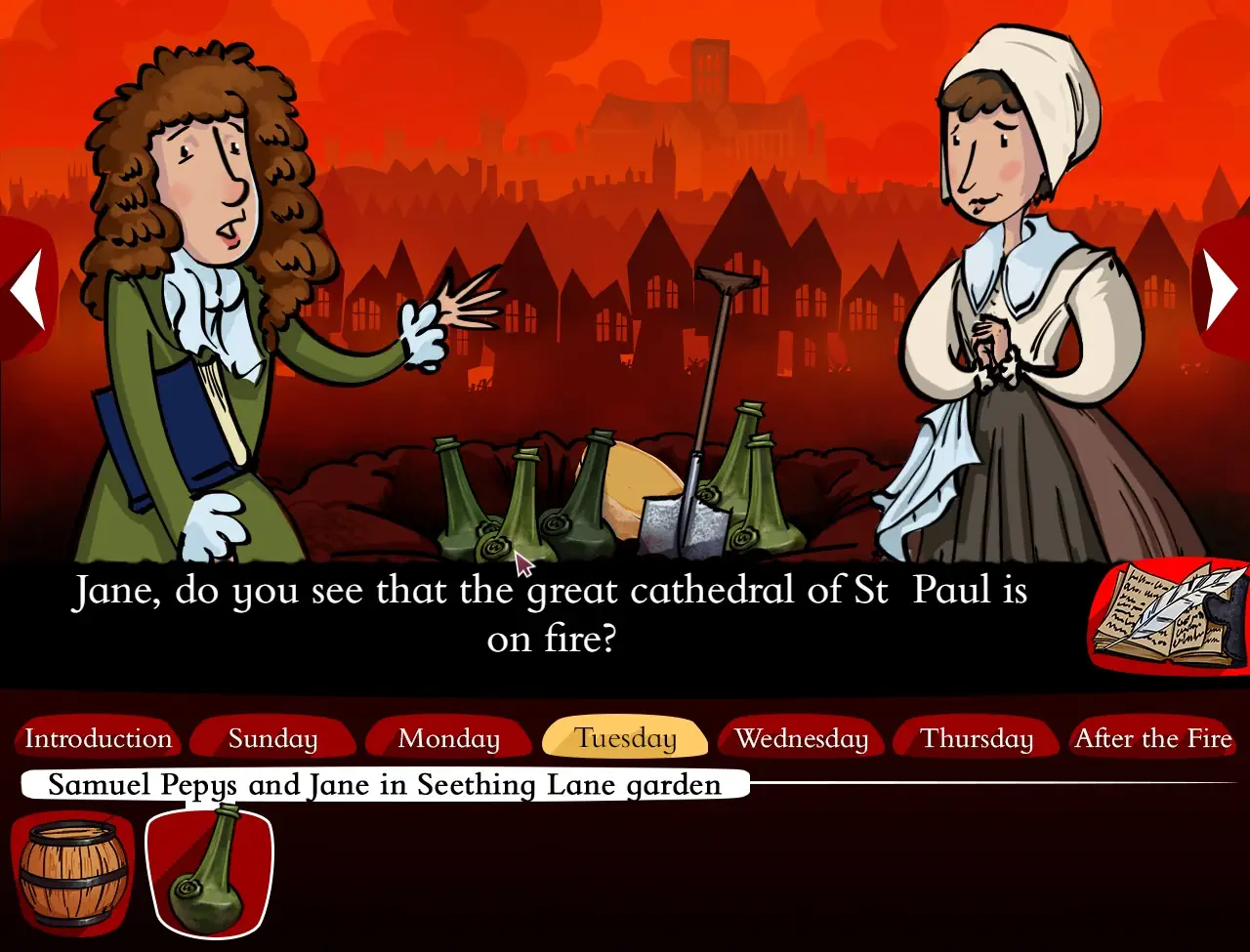Select the barrel inventory icon
Viewport: 1250px width, 952px height.
[x=70, y=874]
